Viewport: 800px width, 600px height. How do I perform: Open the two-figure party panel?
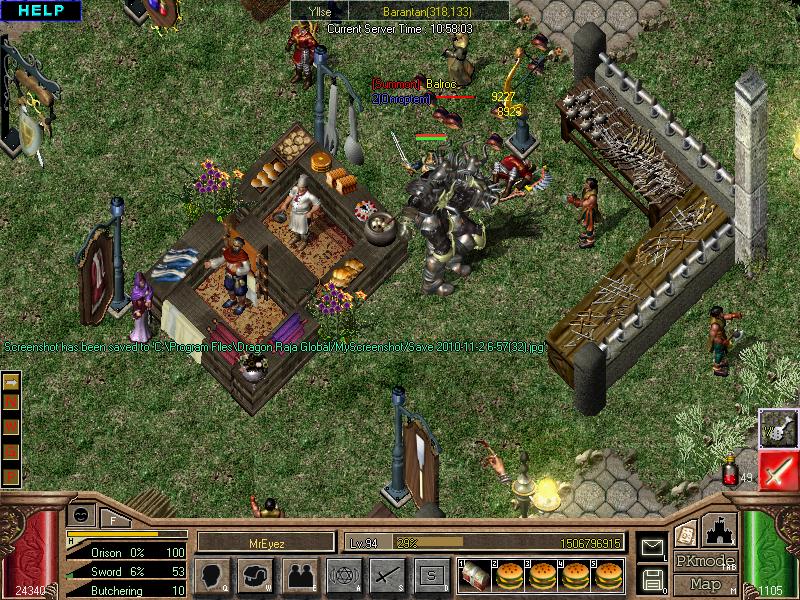[x=300, y=574]
